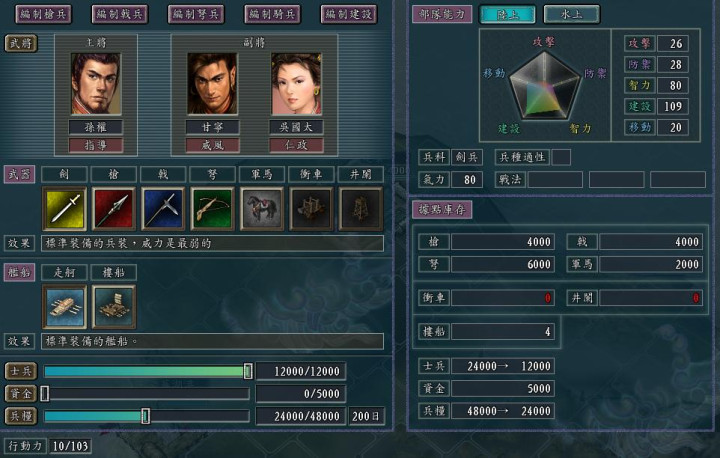
Task: Click the 編制槍兵 button
Action: point(42,14)
